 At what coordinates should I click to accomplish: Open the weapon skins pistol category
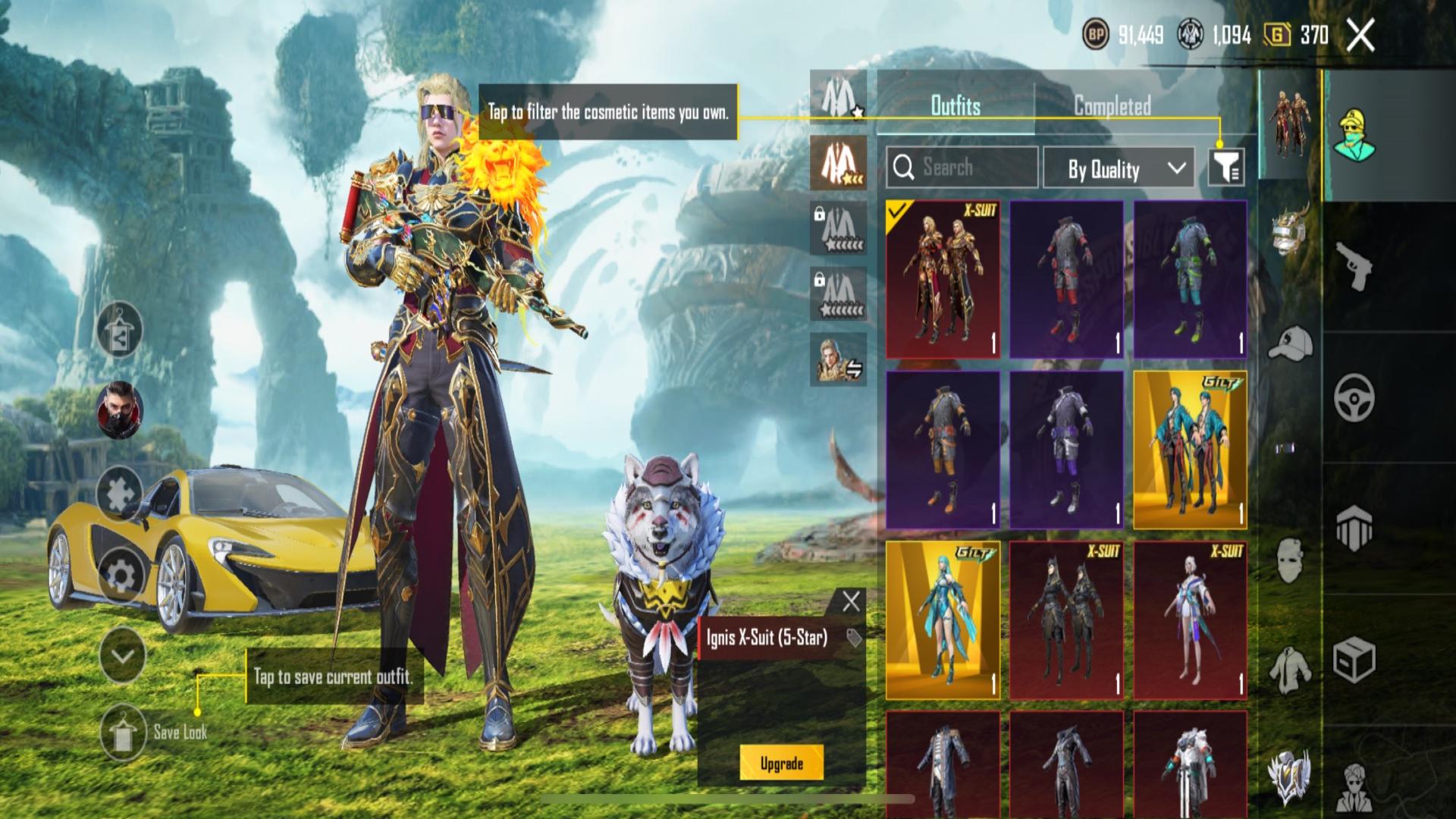pyautogui.click(x=1354, y=265)
